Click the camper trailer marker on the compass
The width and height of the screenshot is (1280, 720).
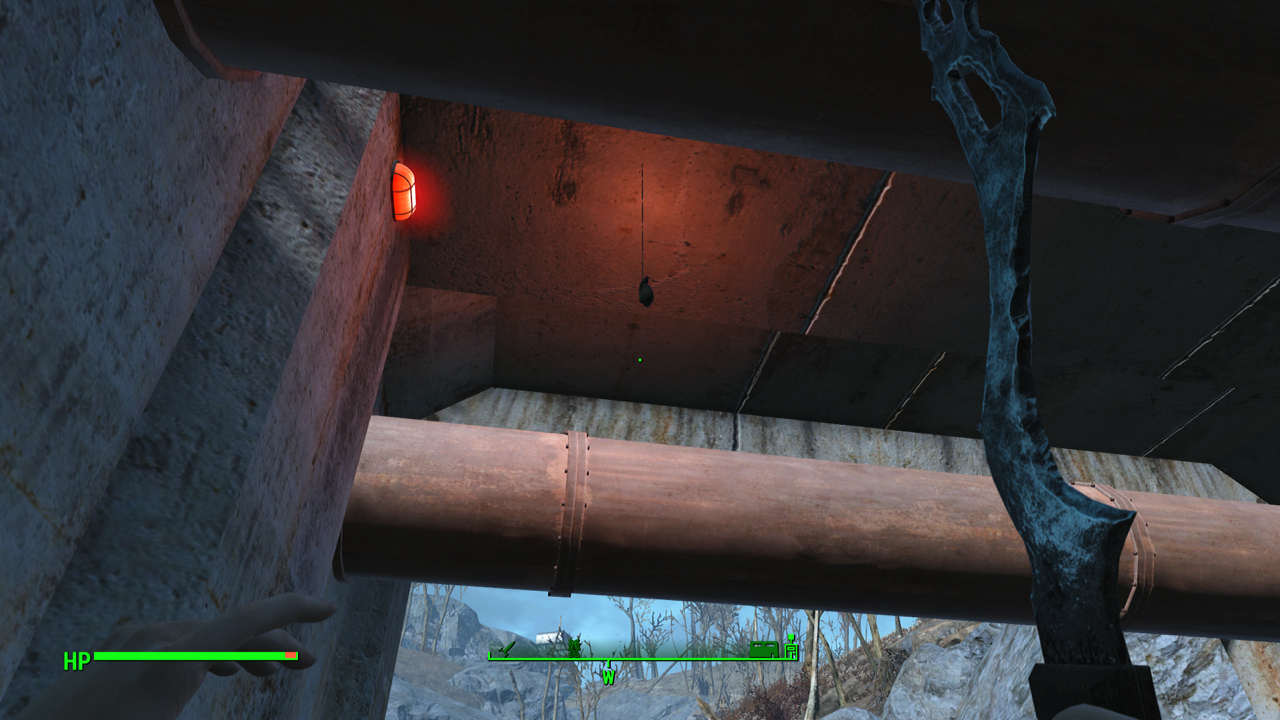tap(763, 649)
